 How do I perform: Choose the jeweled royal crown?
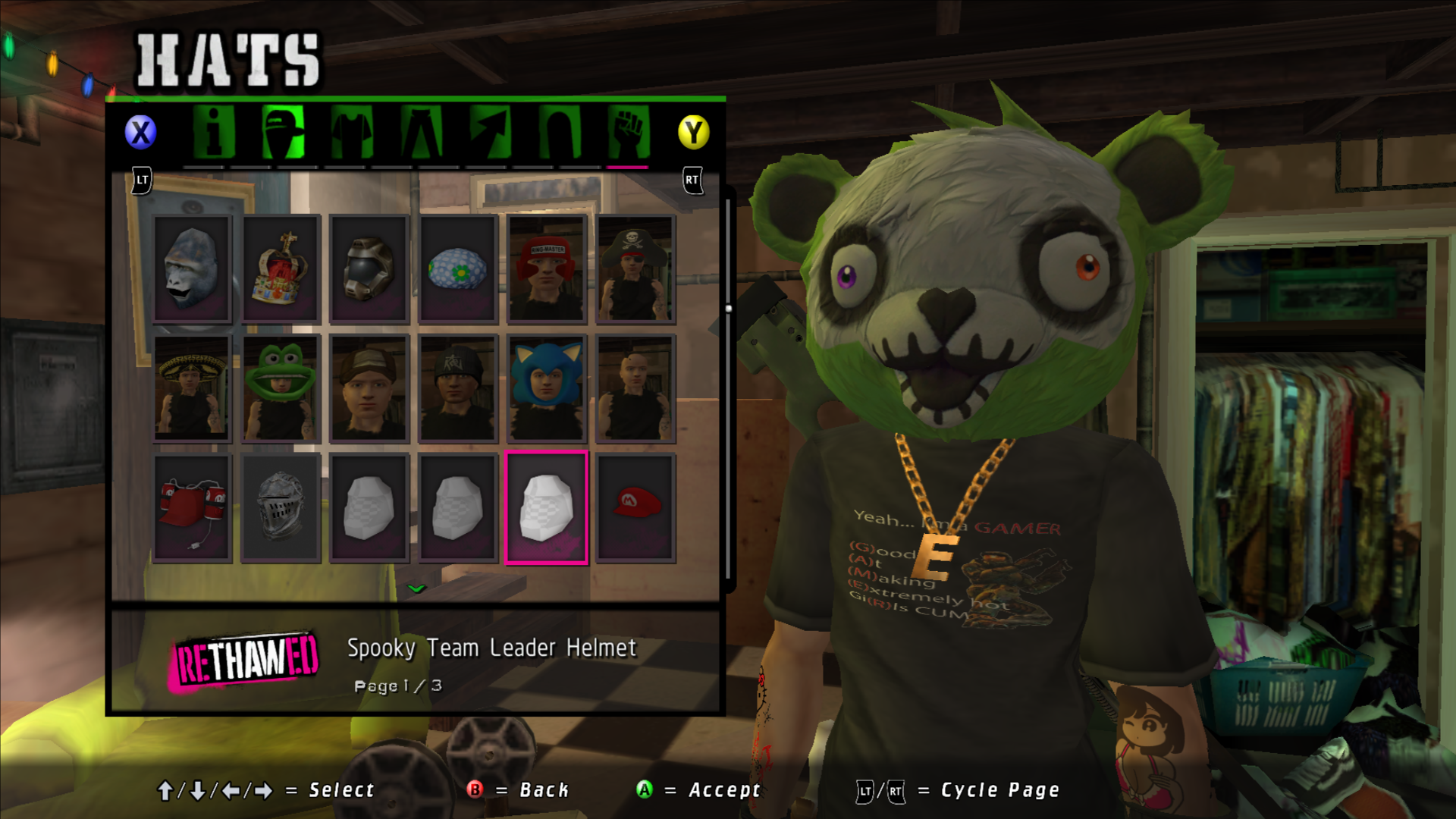point(281,268)
